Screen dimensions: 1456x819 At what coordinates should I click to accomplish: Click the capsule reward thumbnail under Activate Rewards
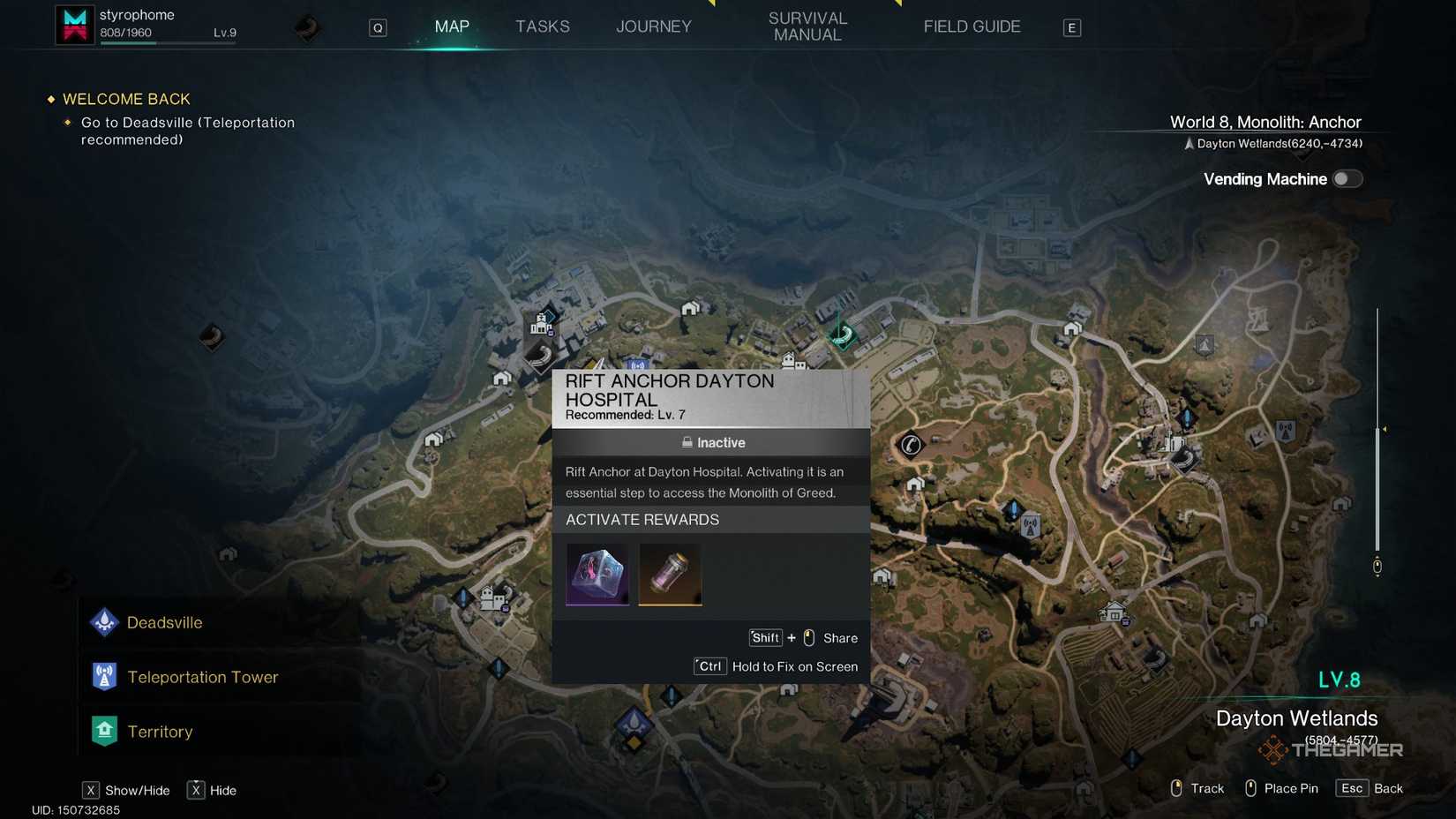tap(670, 574)
